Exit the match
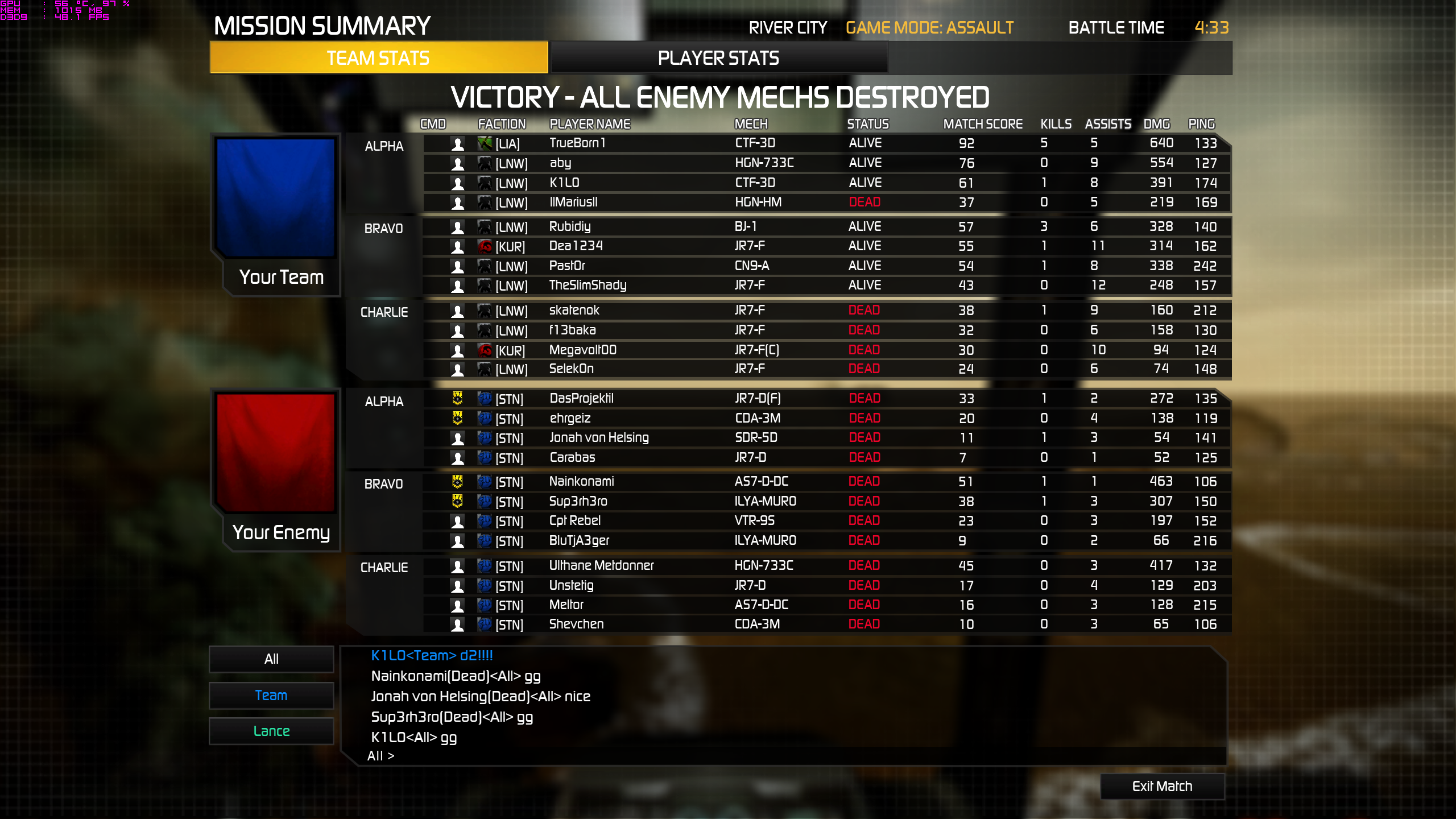Viewport: 1456px width, 819px height. tap(1162, 786)
